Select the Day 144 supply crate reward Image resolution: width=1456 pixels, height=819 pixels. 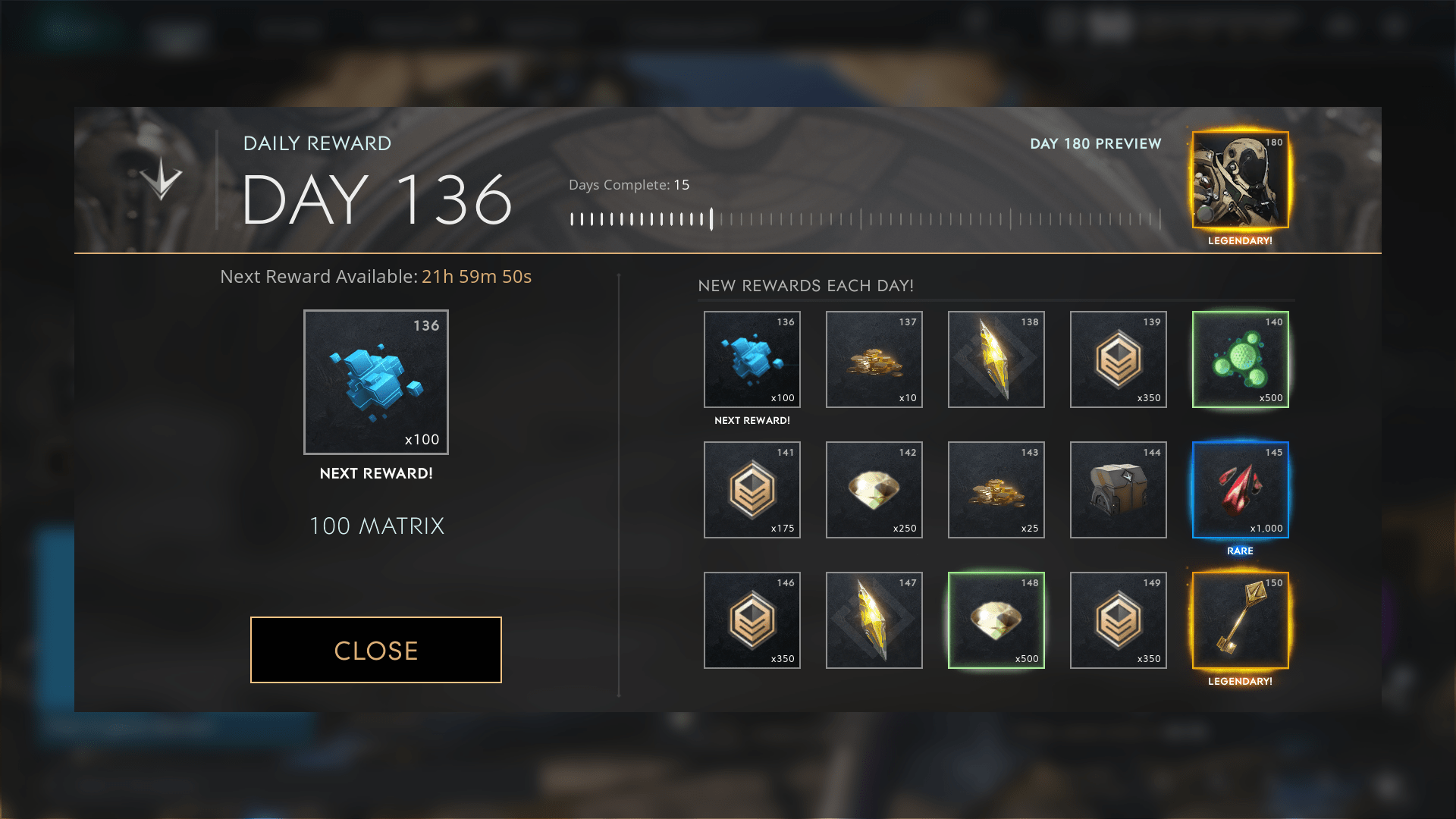[x=1118, y=490]
